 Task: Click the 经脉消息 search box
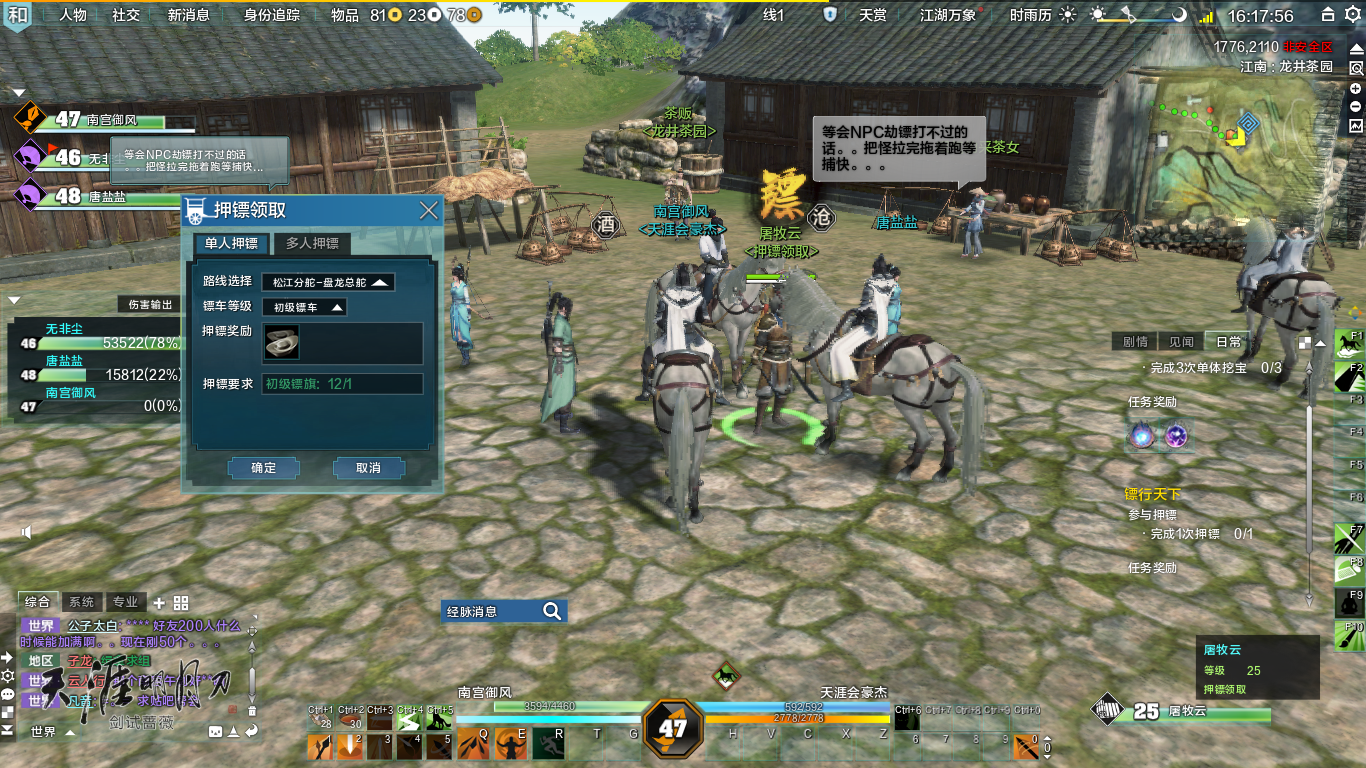(x=503, y=611)
